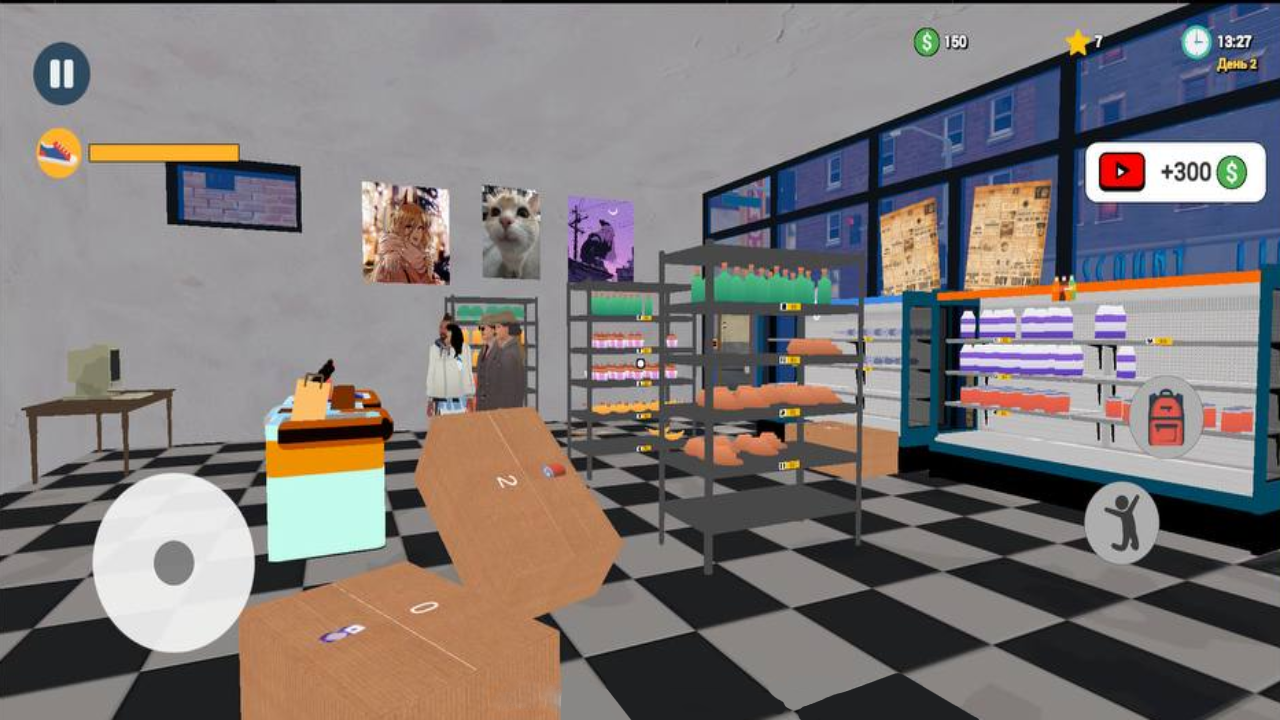Tap the yellow stamina progress bar

pos(162,152)
